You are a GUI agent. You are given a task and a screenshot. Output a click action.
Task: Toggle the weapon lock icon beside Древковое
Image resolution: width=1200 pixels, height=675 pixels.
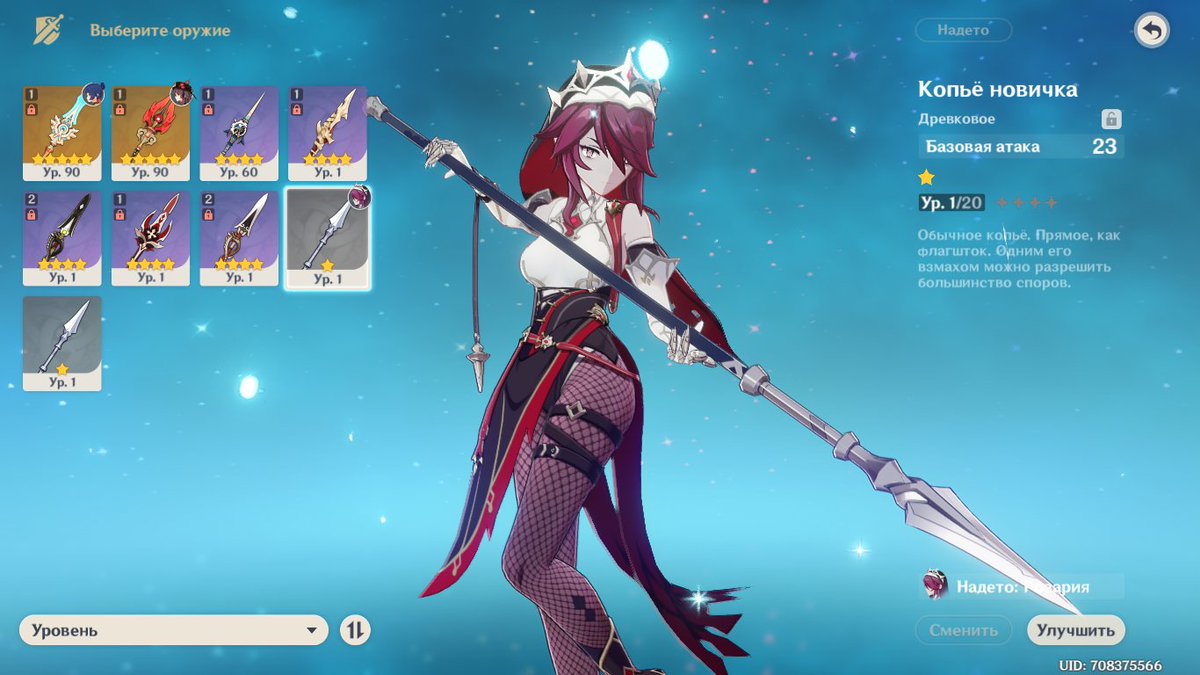[x=1110, y=119]
